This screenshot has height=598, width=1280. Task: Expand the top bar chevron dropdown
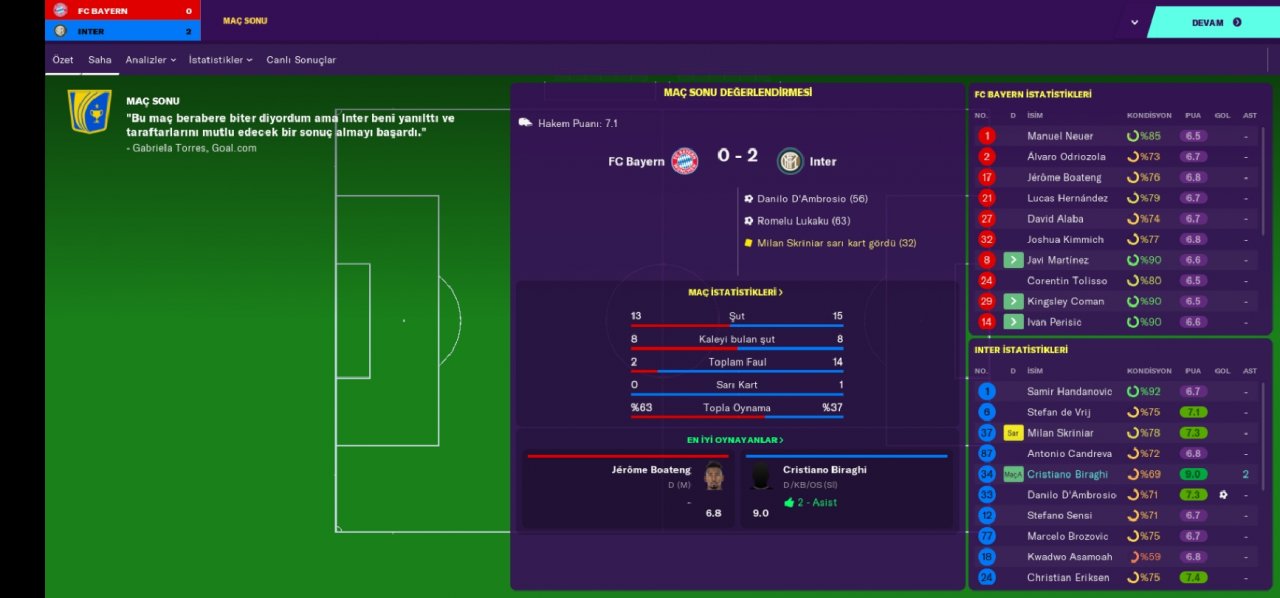click(x=1134, y=22)
